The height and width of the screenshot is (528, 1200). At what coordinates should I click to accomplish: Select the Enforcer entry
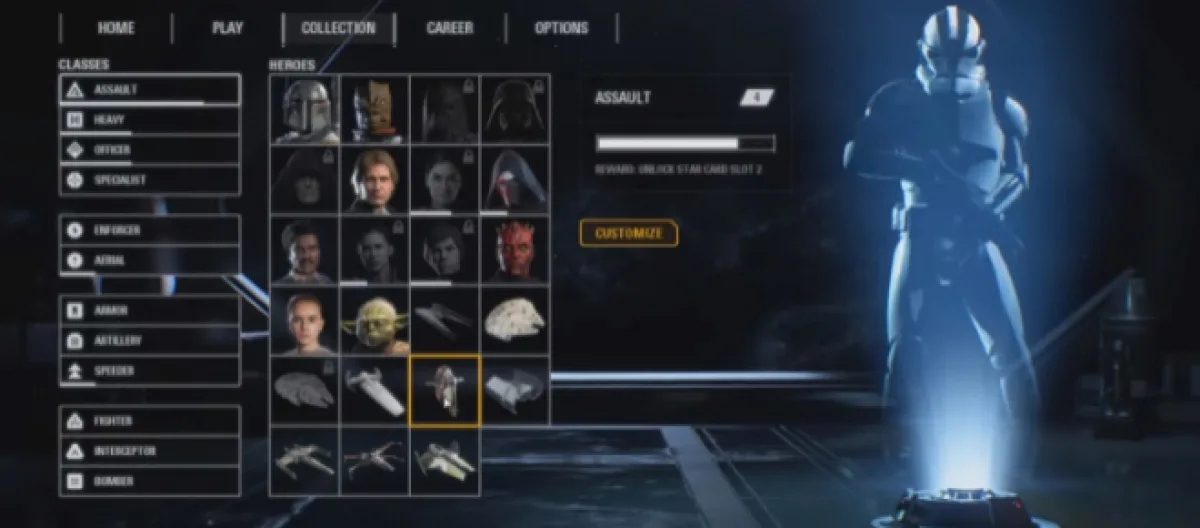(x=150, y=230)
